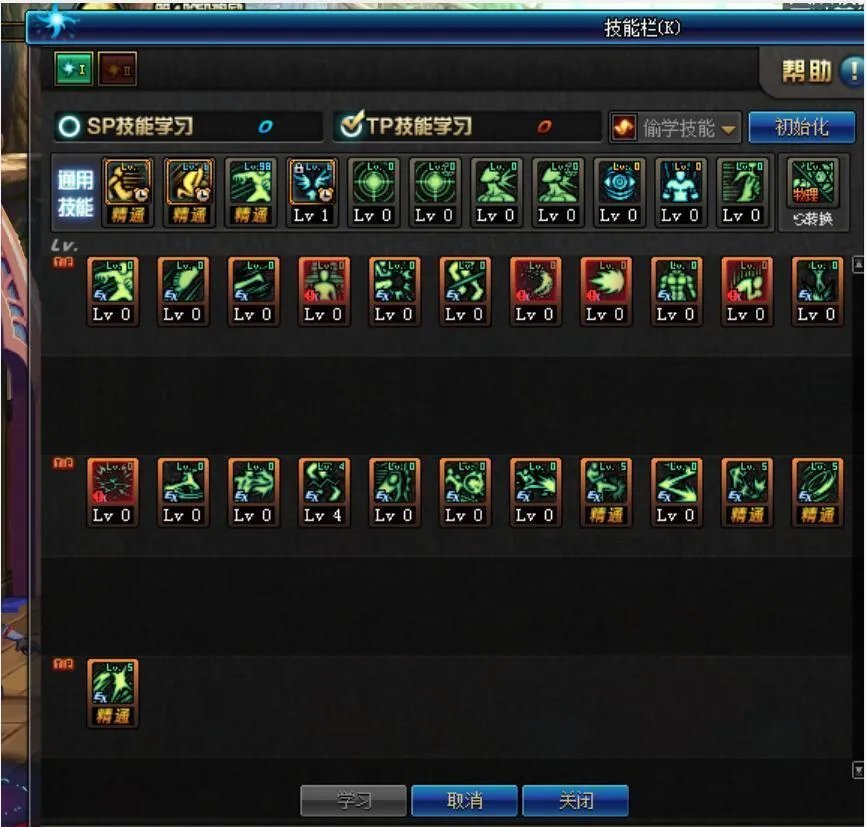Click the scrollbar down arrow
This screenshot has height=827, width=866.
(857, 770)
